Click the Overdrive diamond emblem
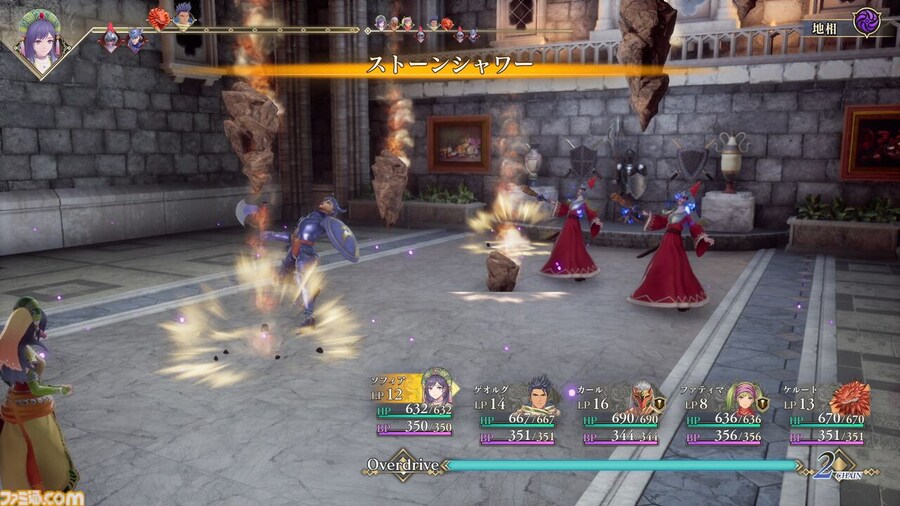 point(404,466)
